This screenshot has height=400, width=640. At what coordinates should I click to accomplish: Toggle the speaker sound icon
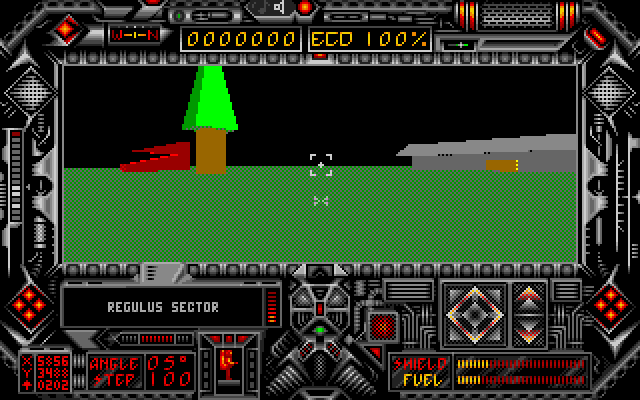point(279,8)
